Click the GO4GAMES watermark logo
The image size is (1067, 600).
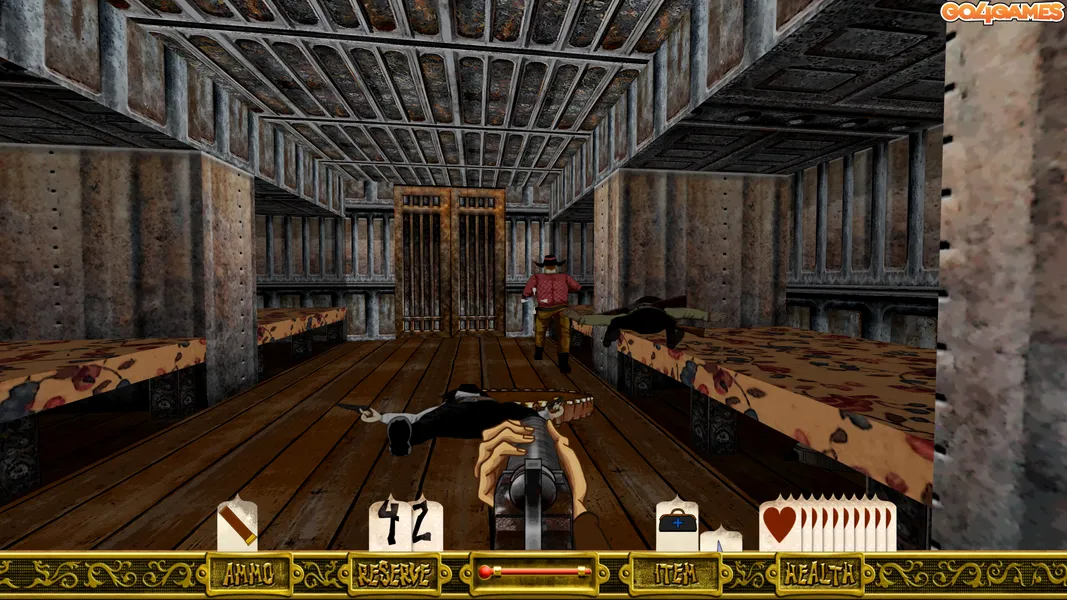[1000, 12]
